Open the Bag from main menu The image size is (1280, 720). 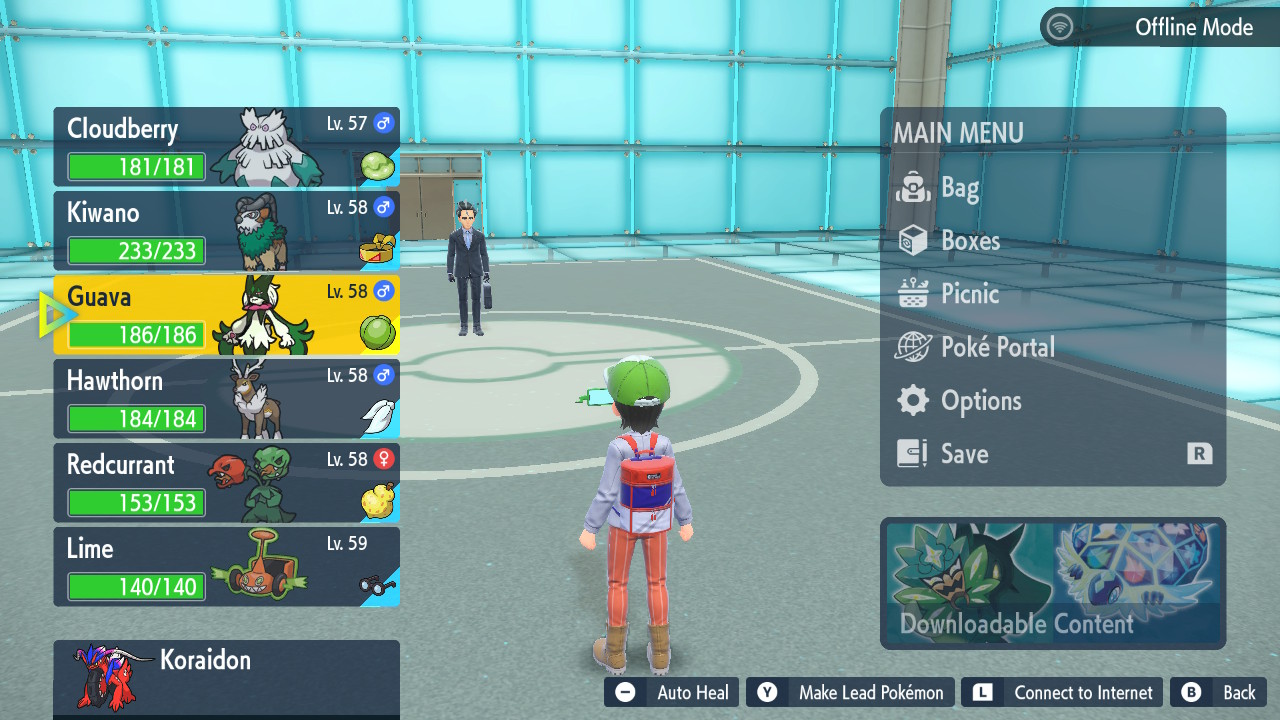click(x=958, y=188)
